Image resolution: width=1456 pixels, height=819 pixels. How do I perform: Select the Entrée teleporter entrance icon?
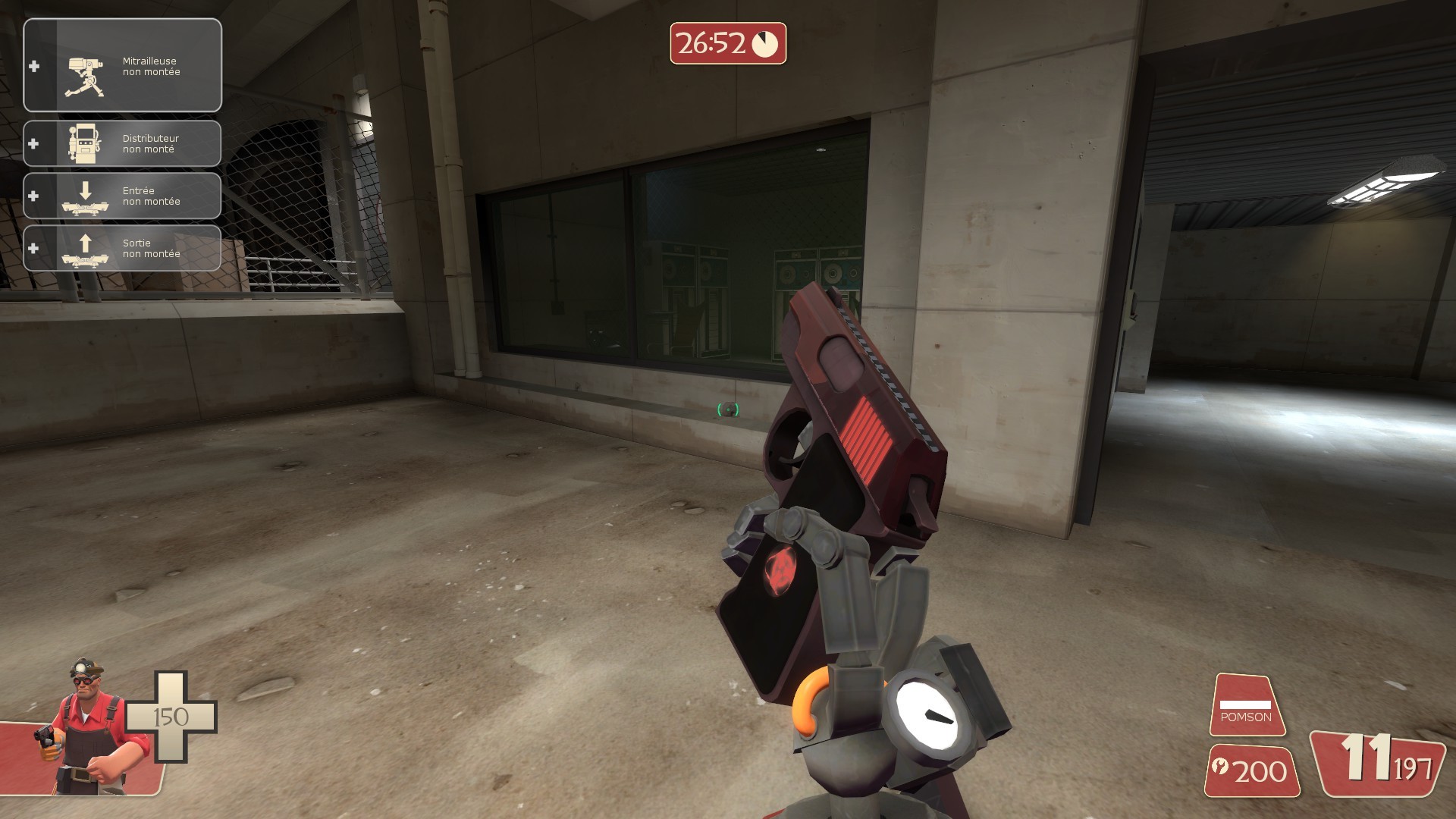click(86, 196)
